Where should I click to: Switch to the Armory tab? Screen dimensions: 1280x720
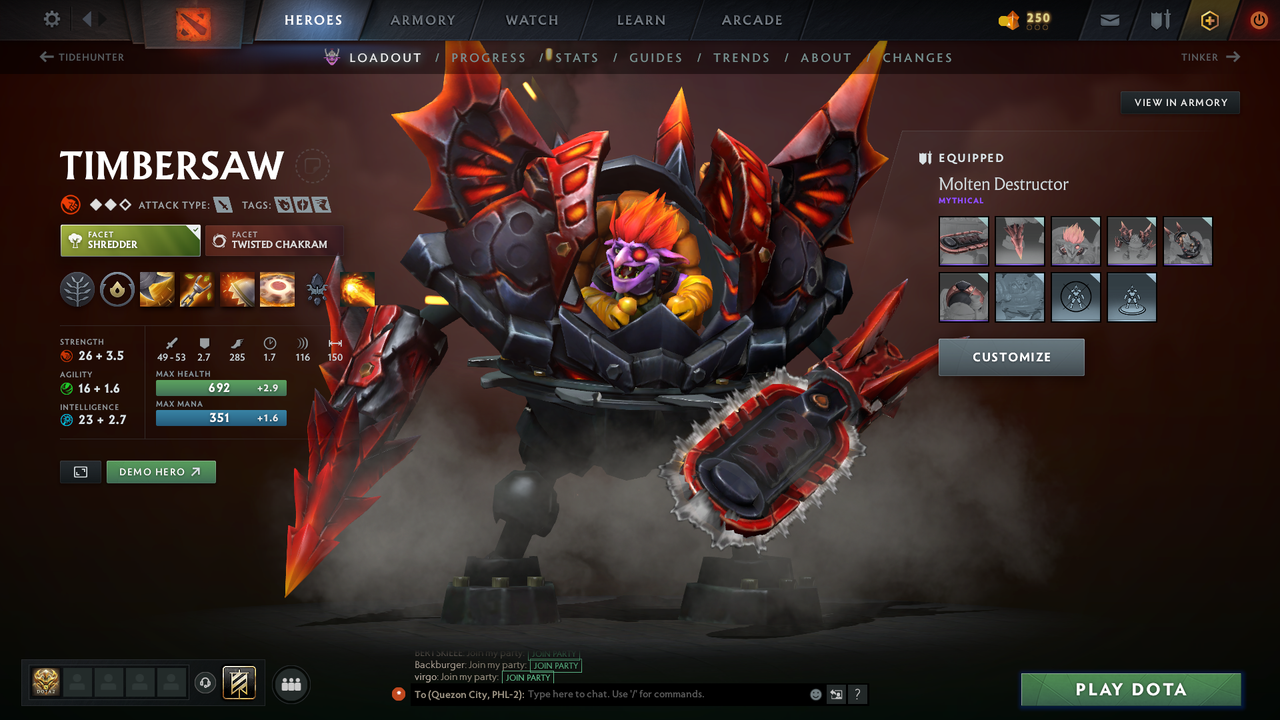[422, 20]
